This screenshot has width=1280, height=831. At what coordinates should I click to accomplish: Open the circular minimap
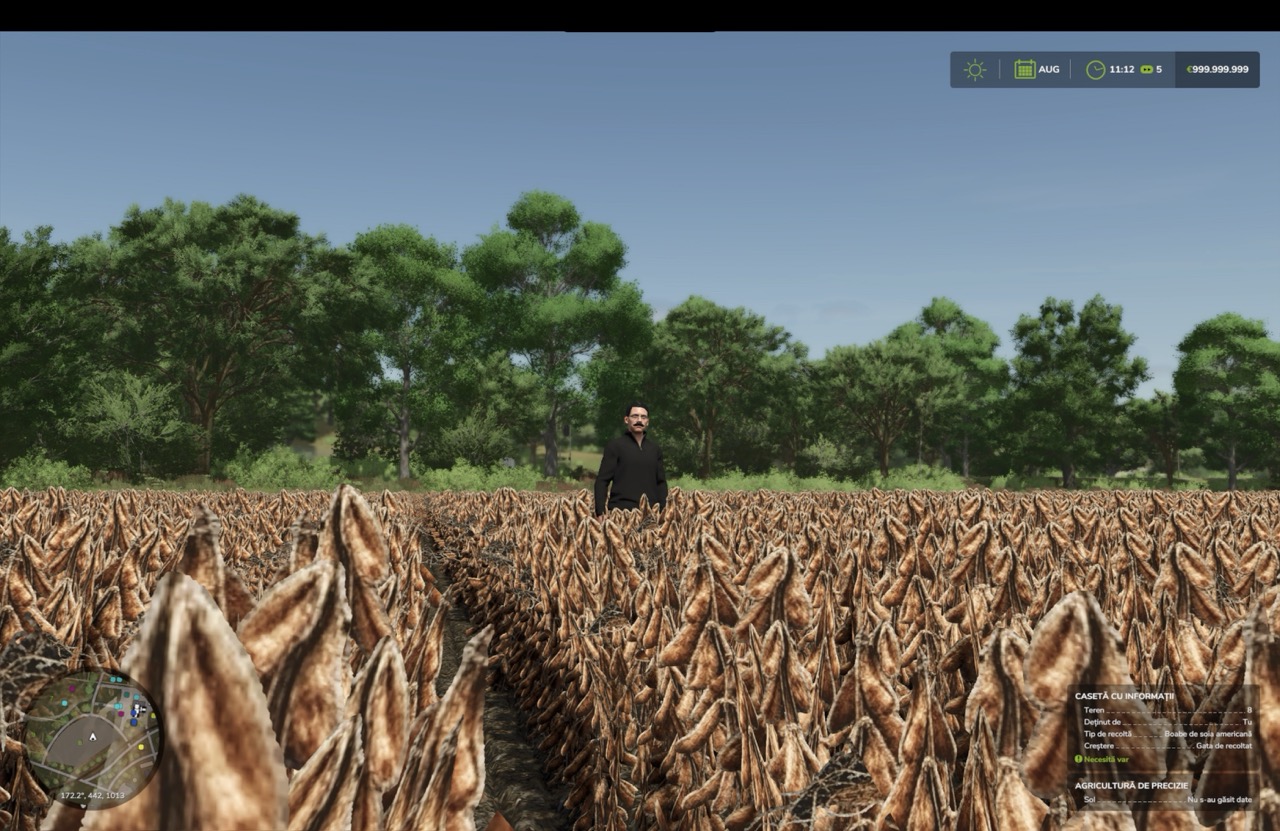click(x=92, y=738)
